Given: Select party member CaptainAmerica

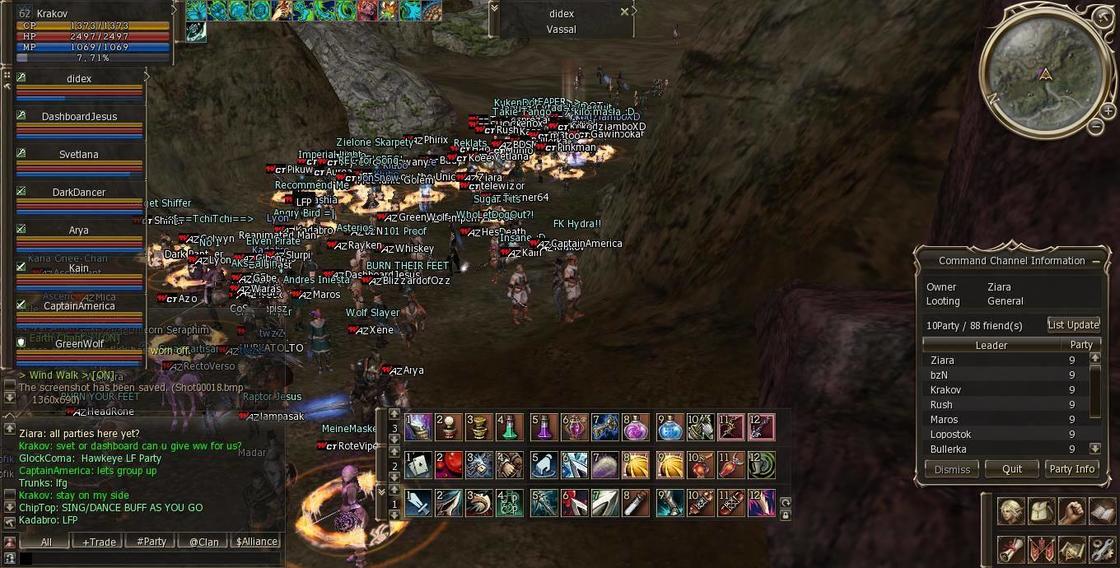Looking at the screenshot, I should pos(79,306).
